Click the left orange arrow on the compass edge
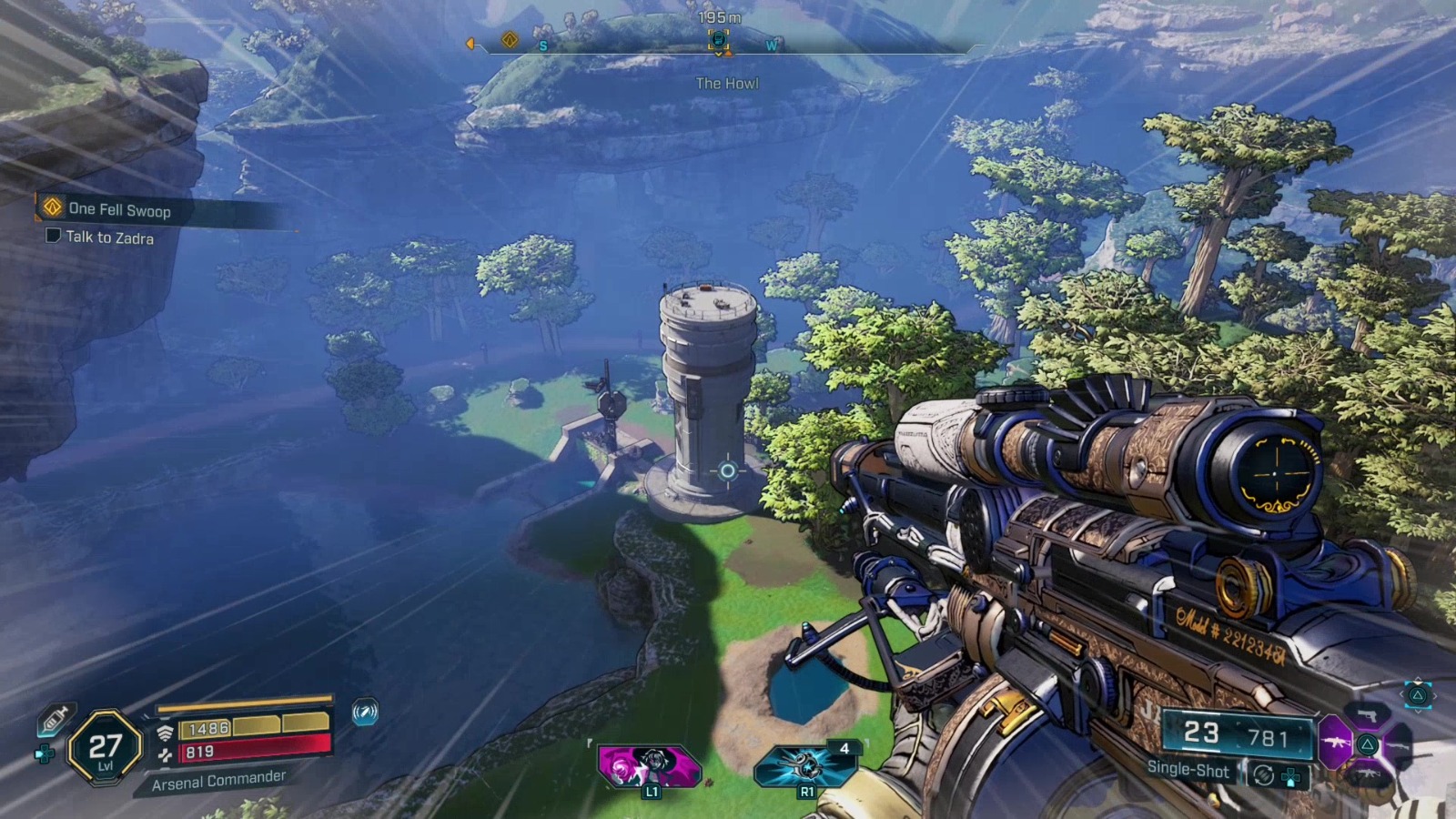 tap(470, 41)
